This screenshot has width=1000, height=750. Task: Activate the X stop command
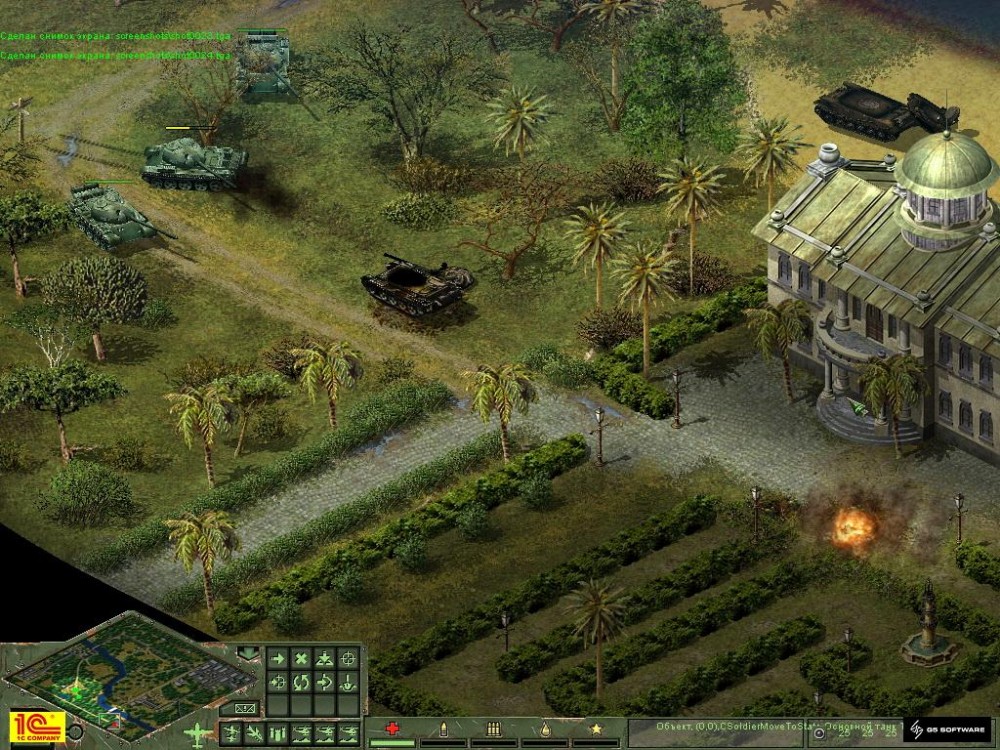tap(300, 659)
